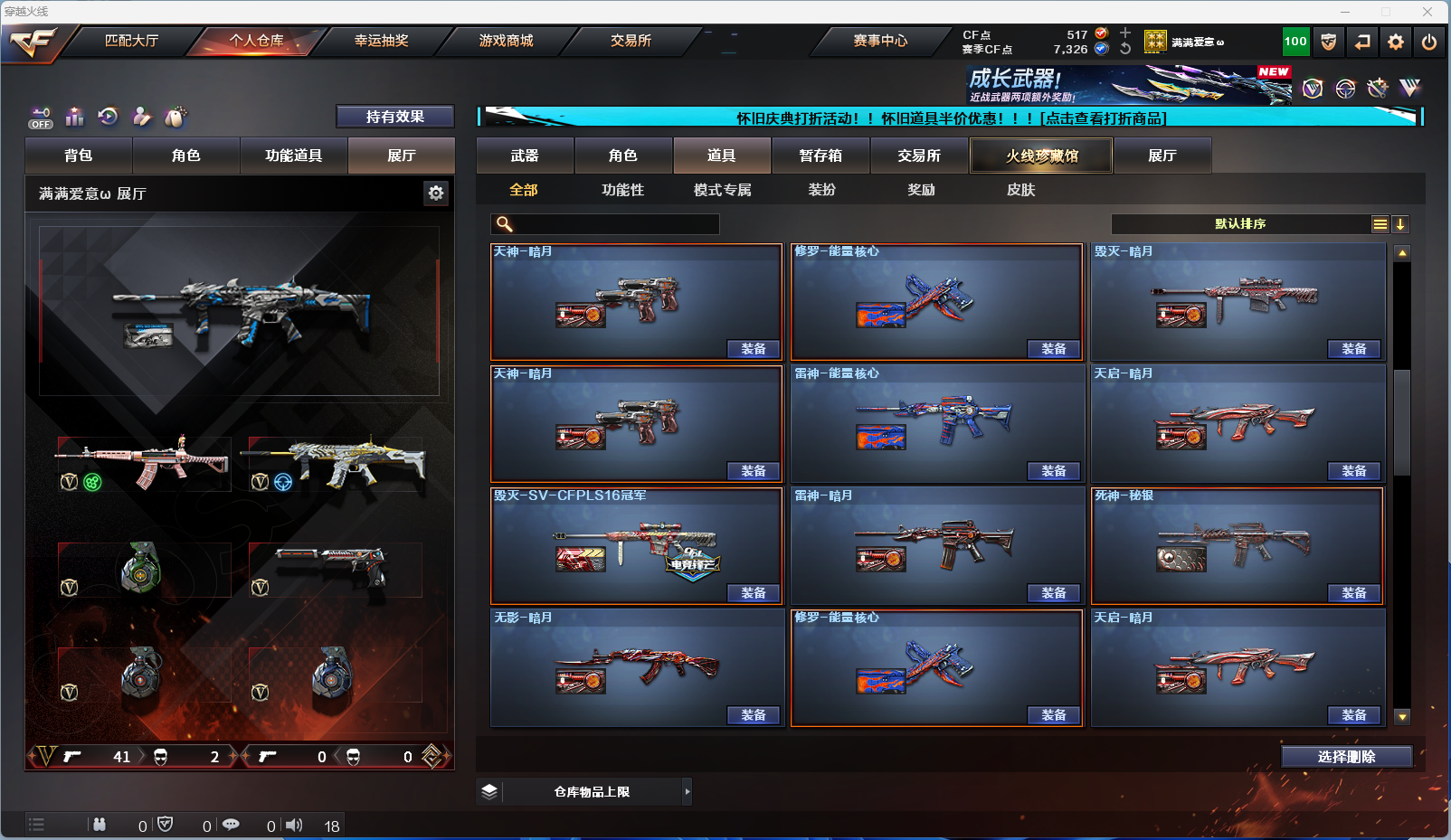This screenshot has height=840, width=1451.
Task: Open the 赛事中心 tournament center
Action: [879, 41]
